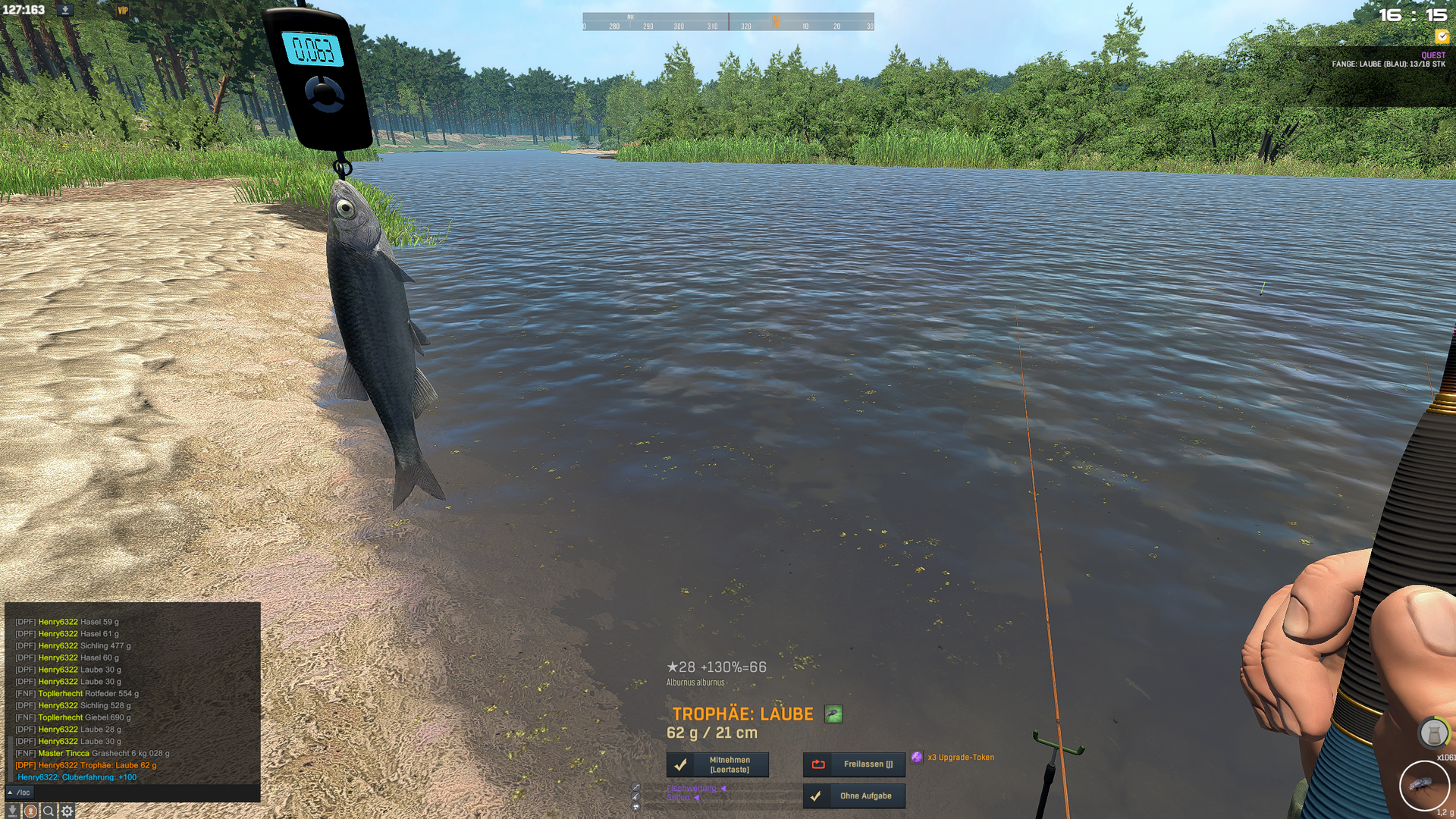
Task: Click the download icon next to coordinates
Action: 65,10
